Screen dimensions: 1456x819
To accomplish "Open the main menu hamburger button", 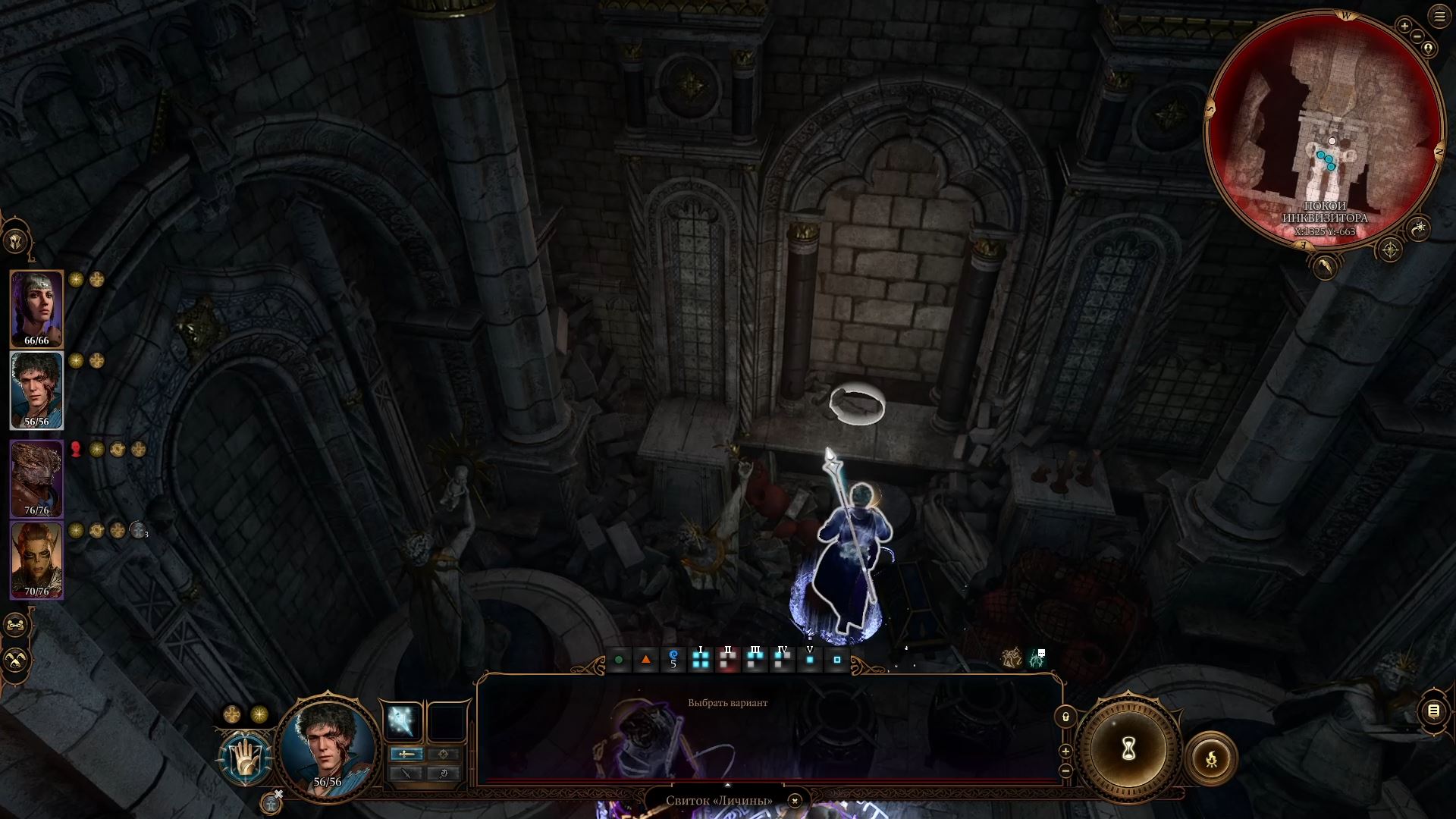I will tap(1439, 17).
